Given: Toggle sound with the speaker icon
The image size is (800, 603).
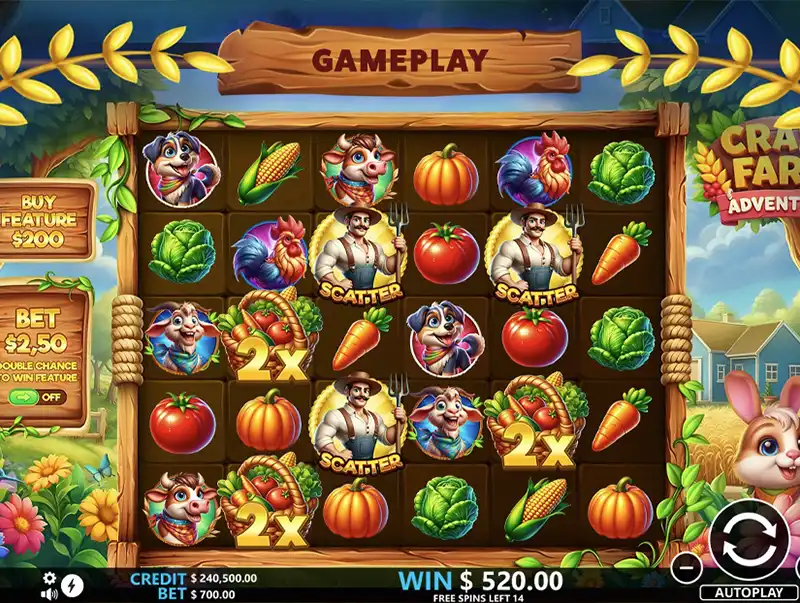Looking at the screenshot, I should [50, 592].
